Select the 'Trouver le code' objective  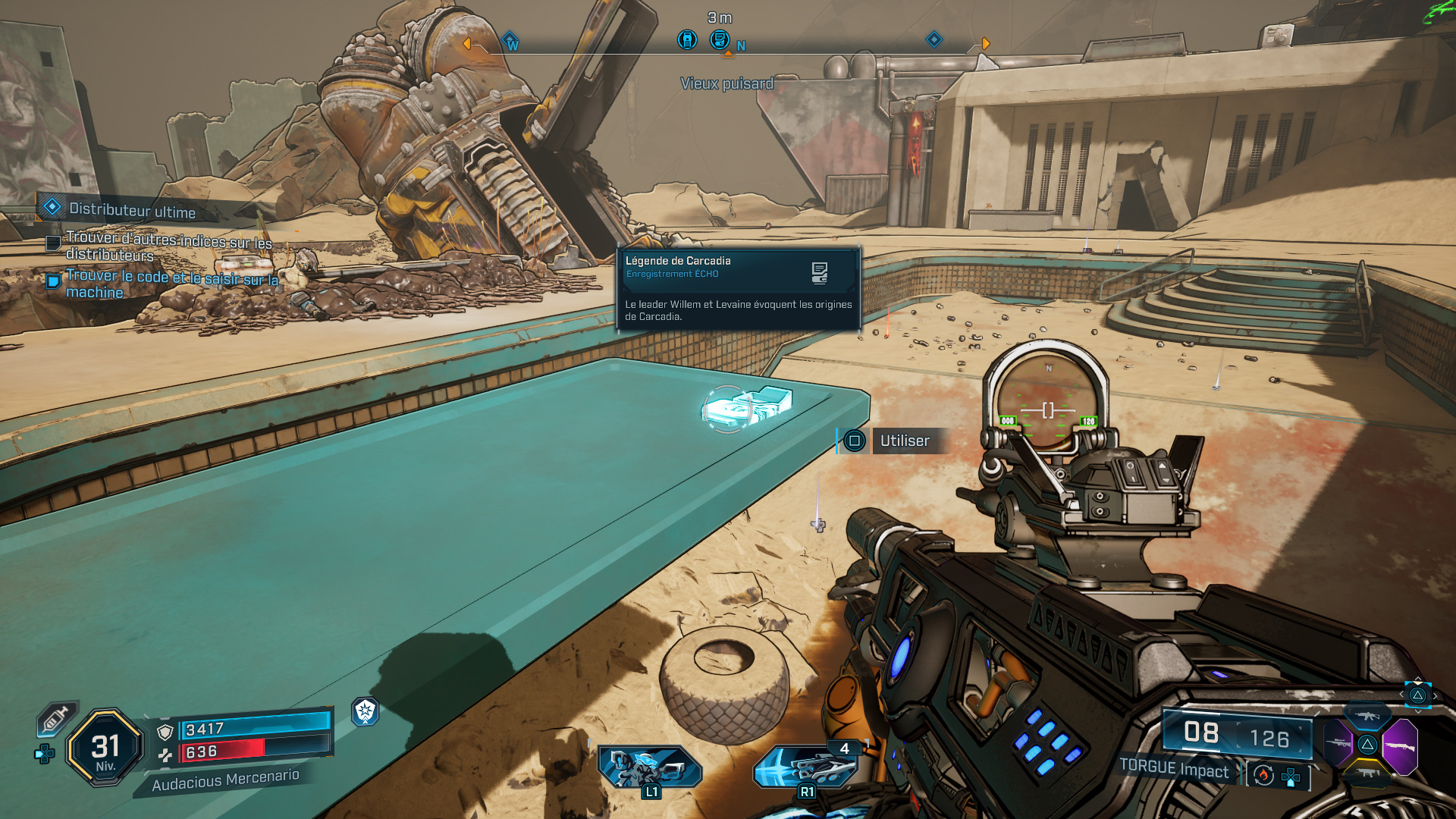[171, 284]
